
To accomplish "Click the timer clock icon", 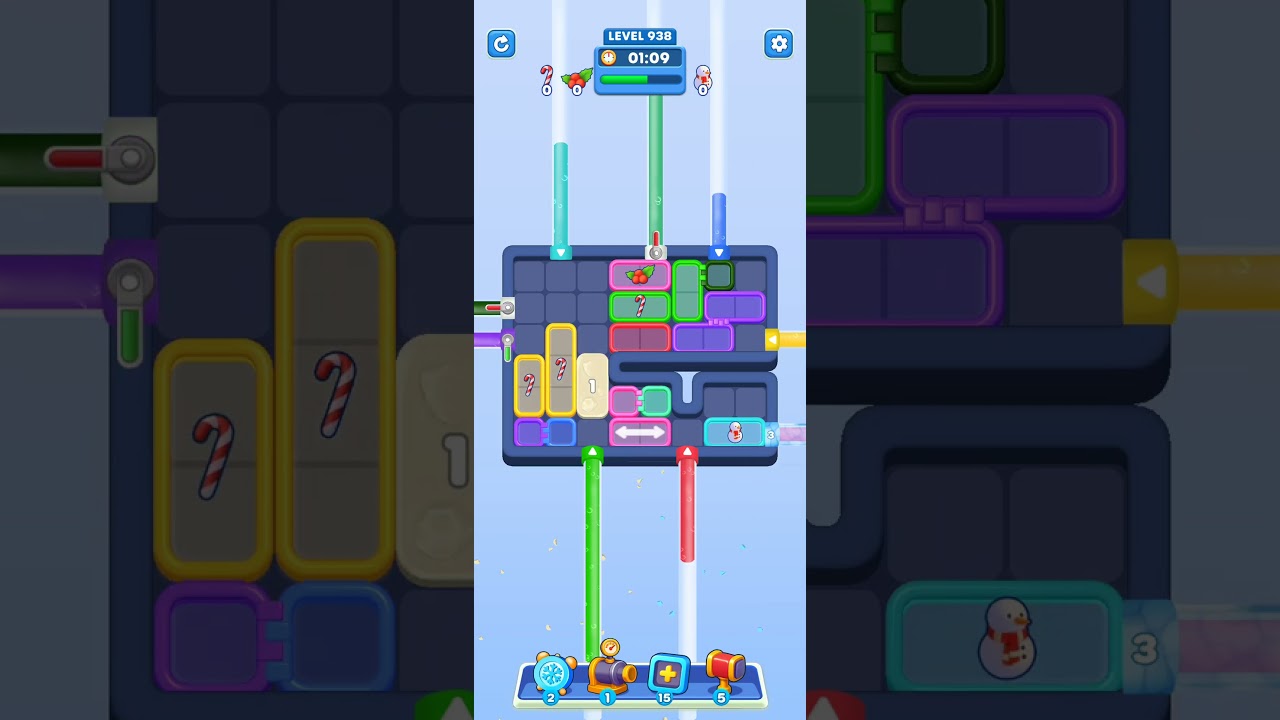I will [x=610, y=58].
